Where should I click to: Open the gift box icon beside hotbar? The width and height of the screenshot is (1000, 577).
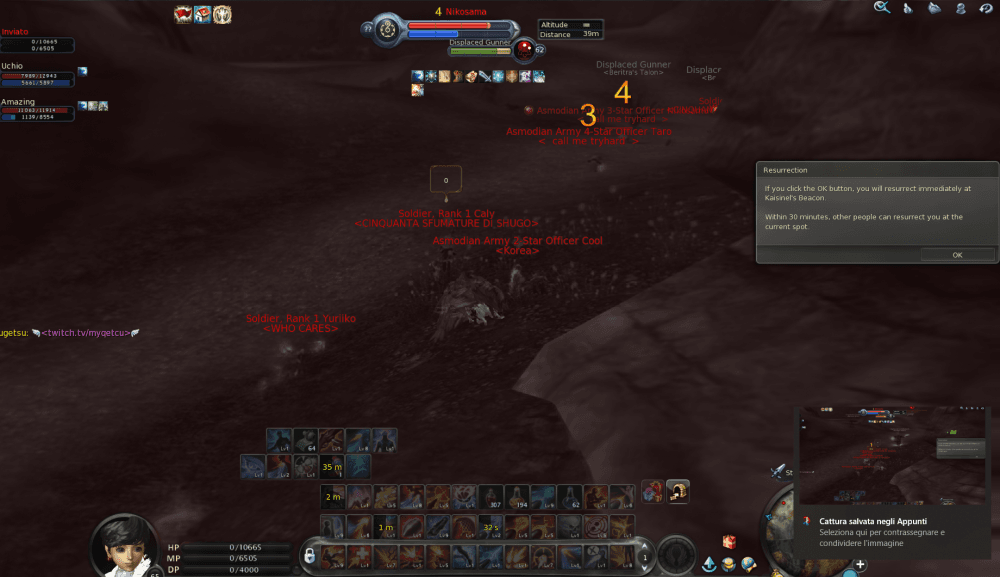(655, 490)
